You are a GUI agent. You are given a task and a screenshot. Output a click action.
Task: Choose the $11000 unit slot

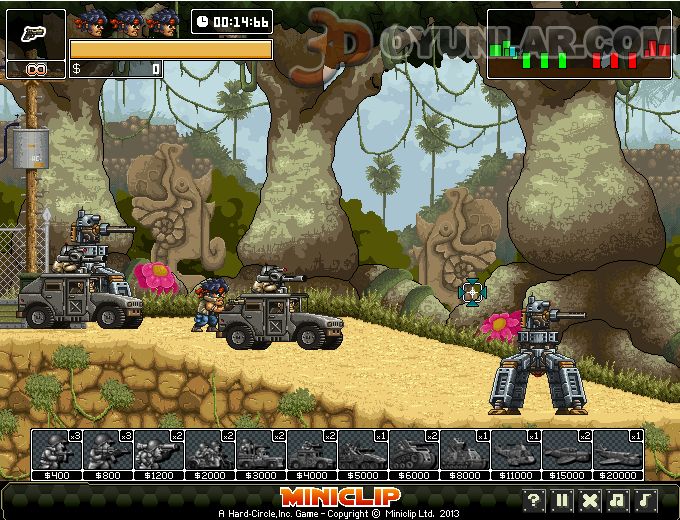pos(515,450)
